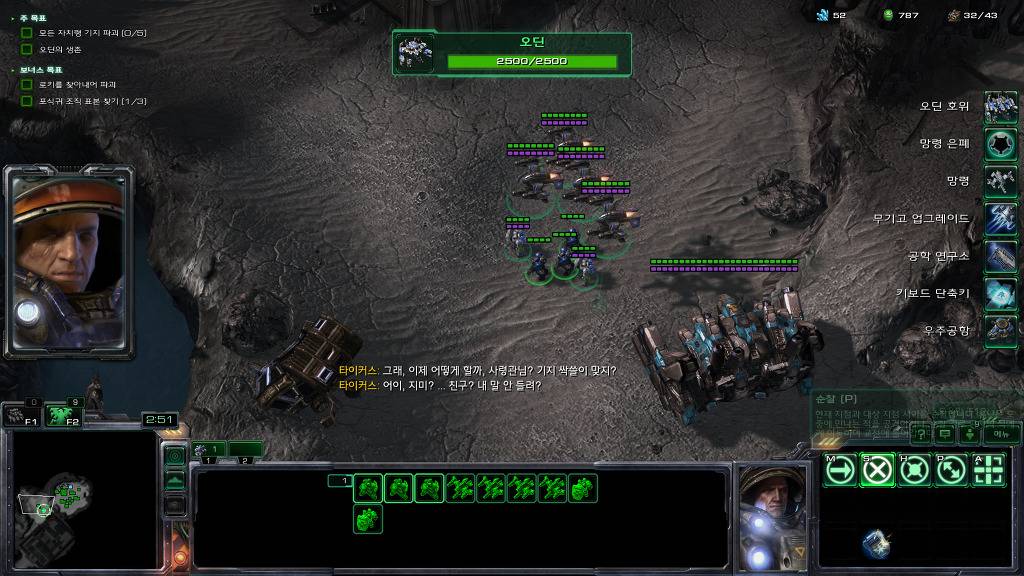Open the 무기고 업그레이드 tip icon
Screen dimensions: 1024x576
1000,219
